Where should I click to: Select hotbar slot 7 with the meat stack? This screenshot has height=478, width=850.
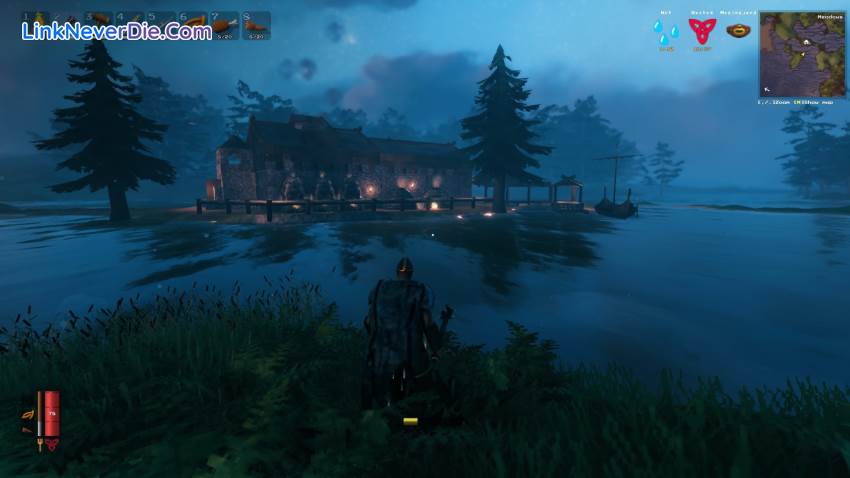(225, 25)
